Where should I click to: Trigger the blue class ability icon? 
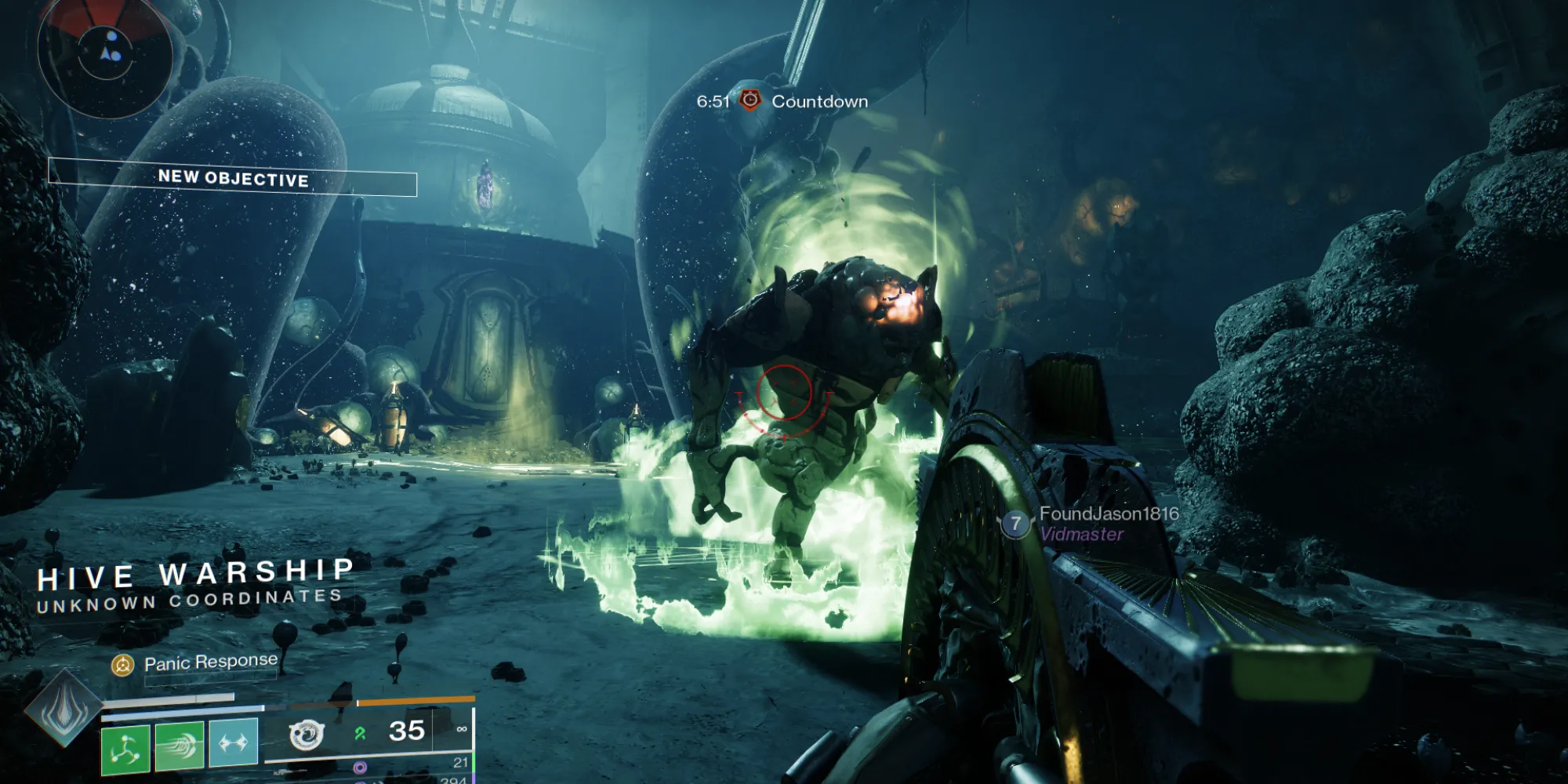[x=234, y=742]
